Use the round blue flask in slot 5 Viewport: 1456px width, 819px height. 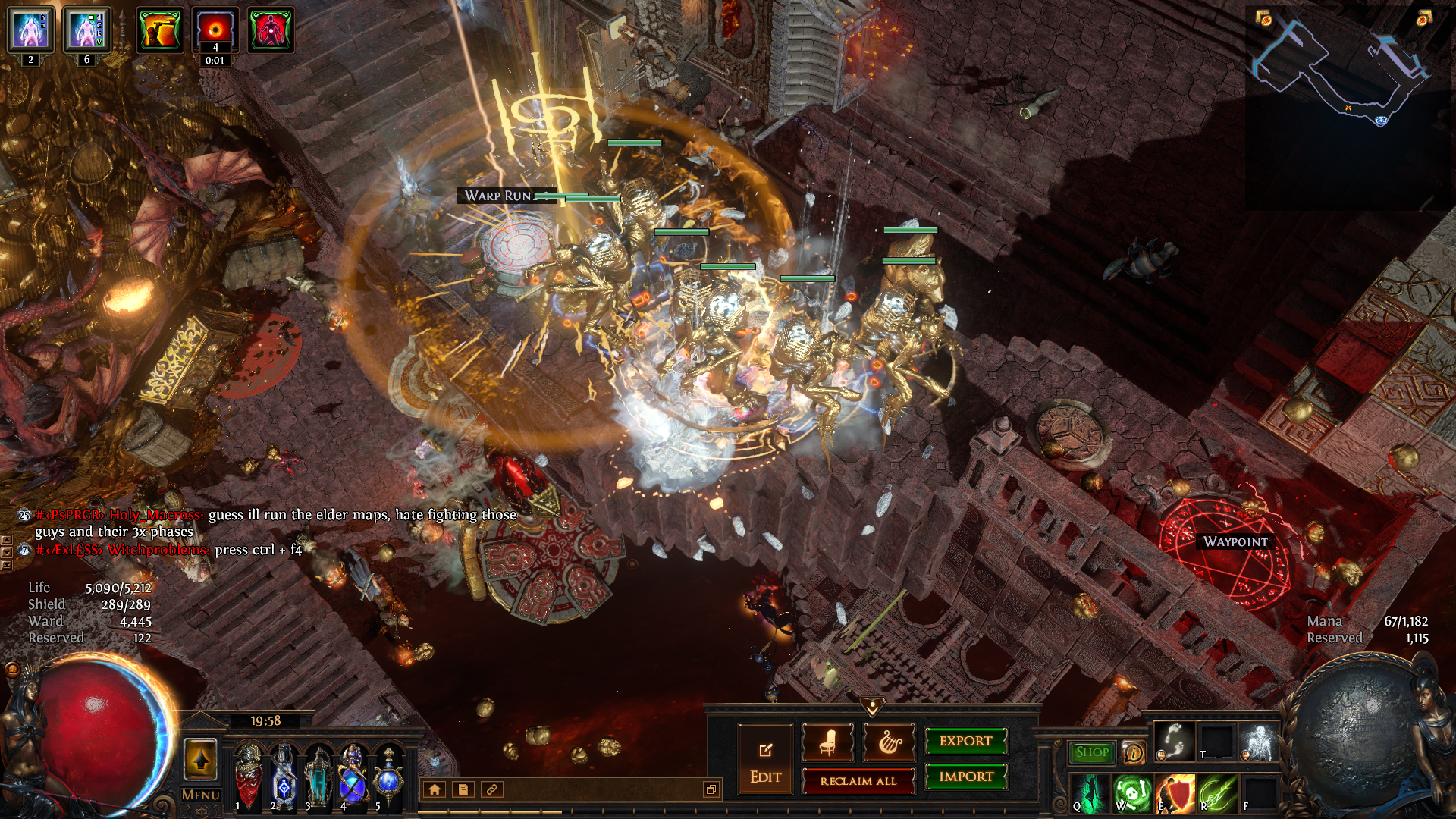[388, 773]
